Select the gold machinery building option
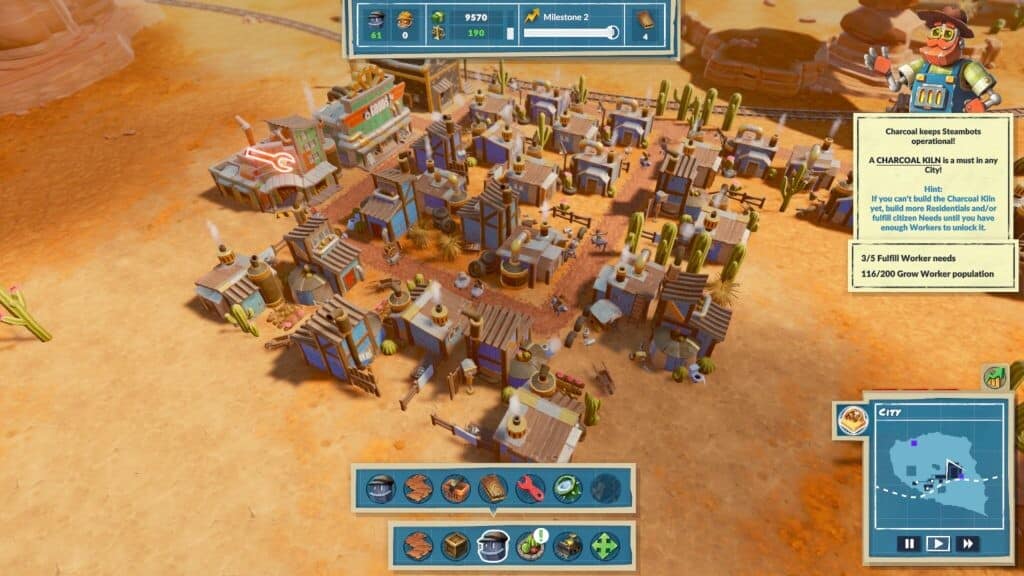1024x576 pixels. click(x=568, y=546)
